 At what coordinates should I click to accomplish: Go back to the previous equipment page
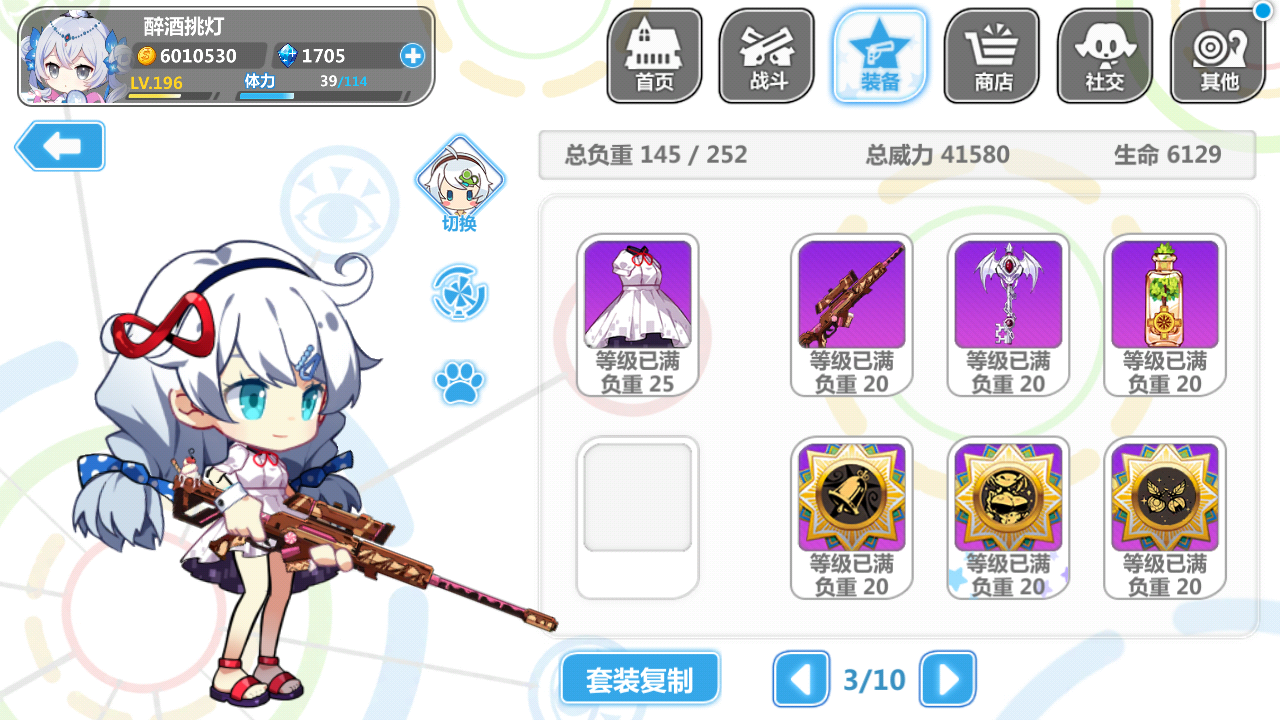[x=802, y=679]
